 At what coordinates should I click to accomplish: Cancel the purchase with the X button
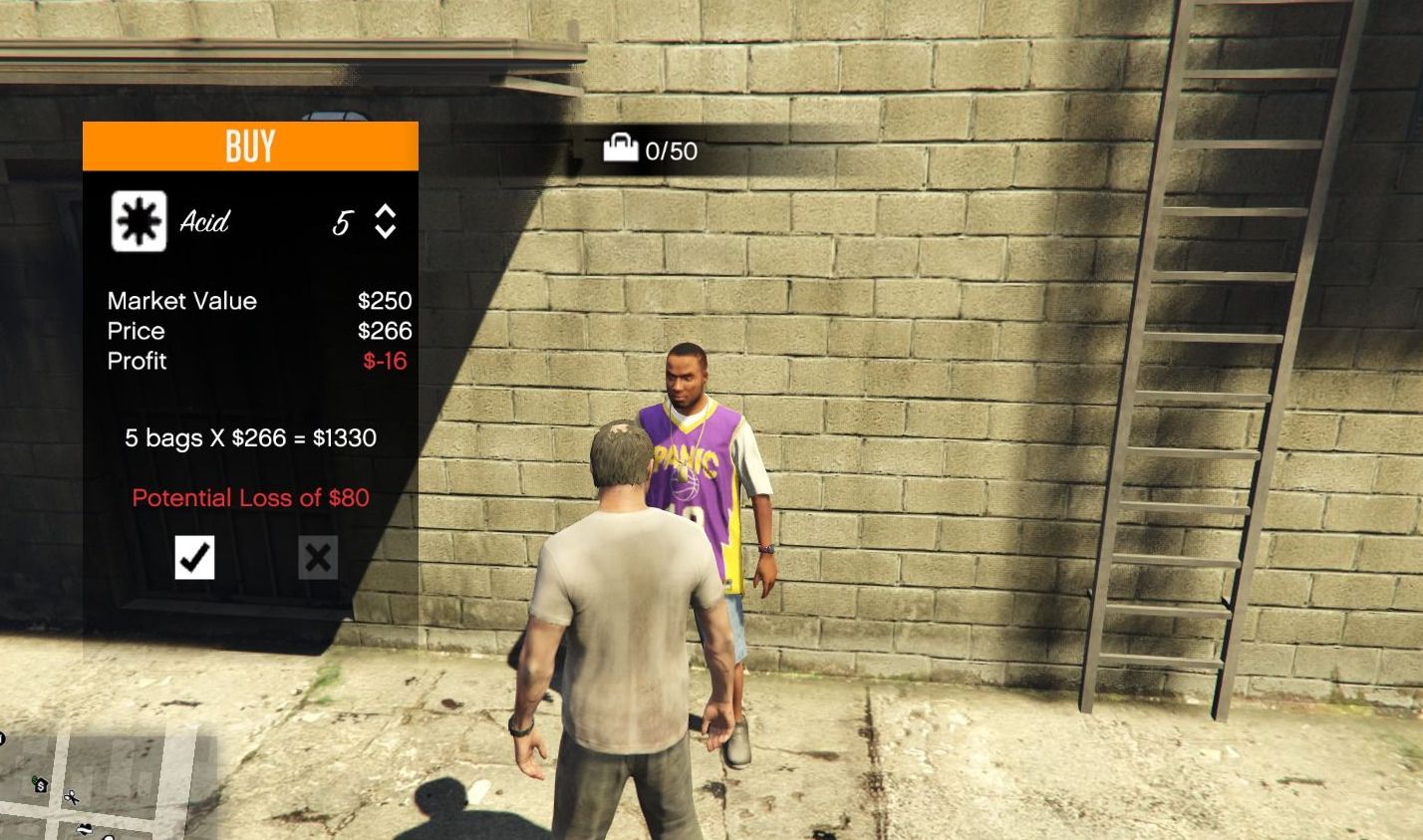(318, 557)
